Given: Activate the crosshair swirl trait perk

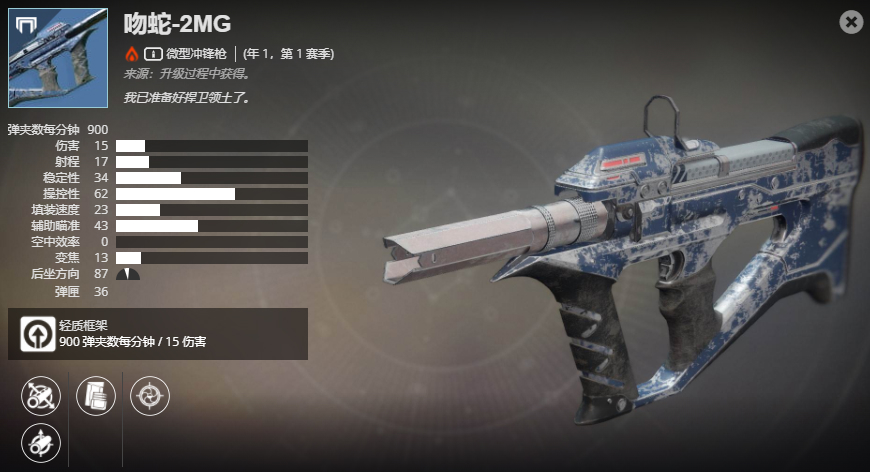Looking at the screenshot, I should tap(150, 396).
